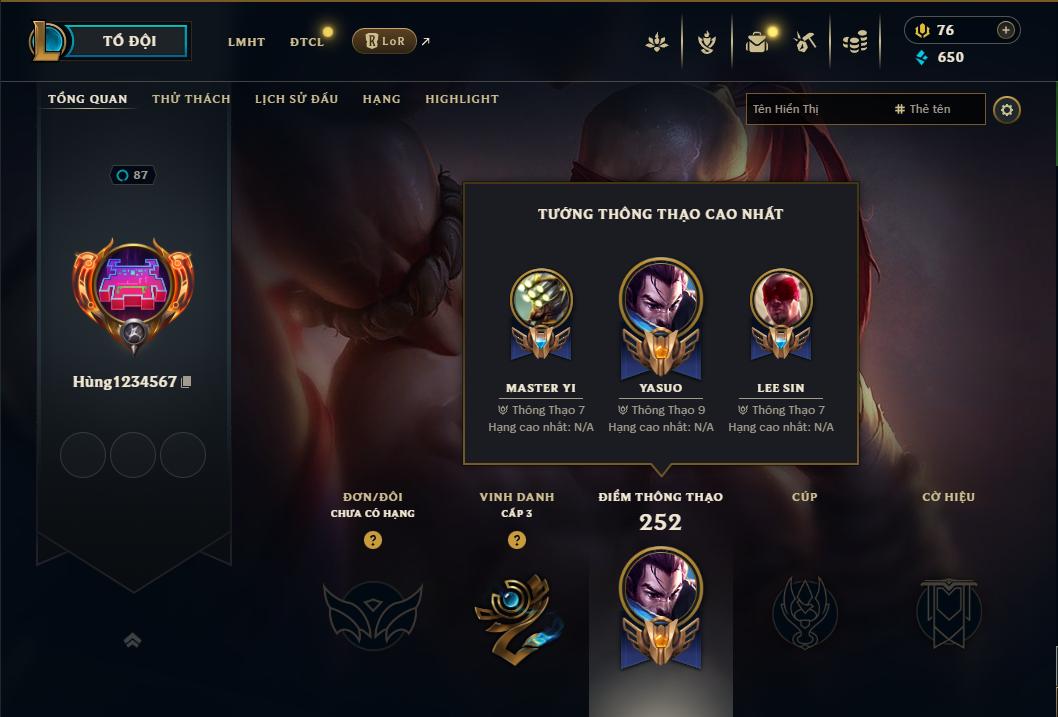View the HIGHLIGHT tab
Viewport: 1058px width, 717px height.
point(461,99)
